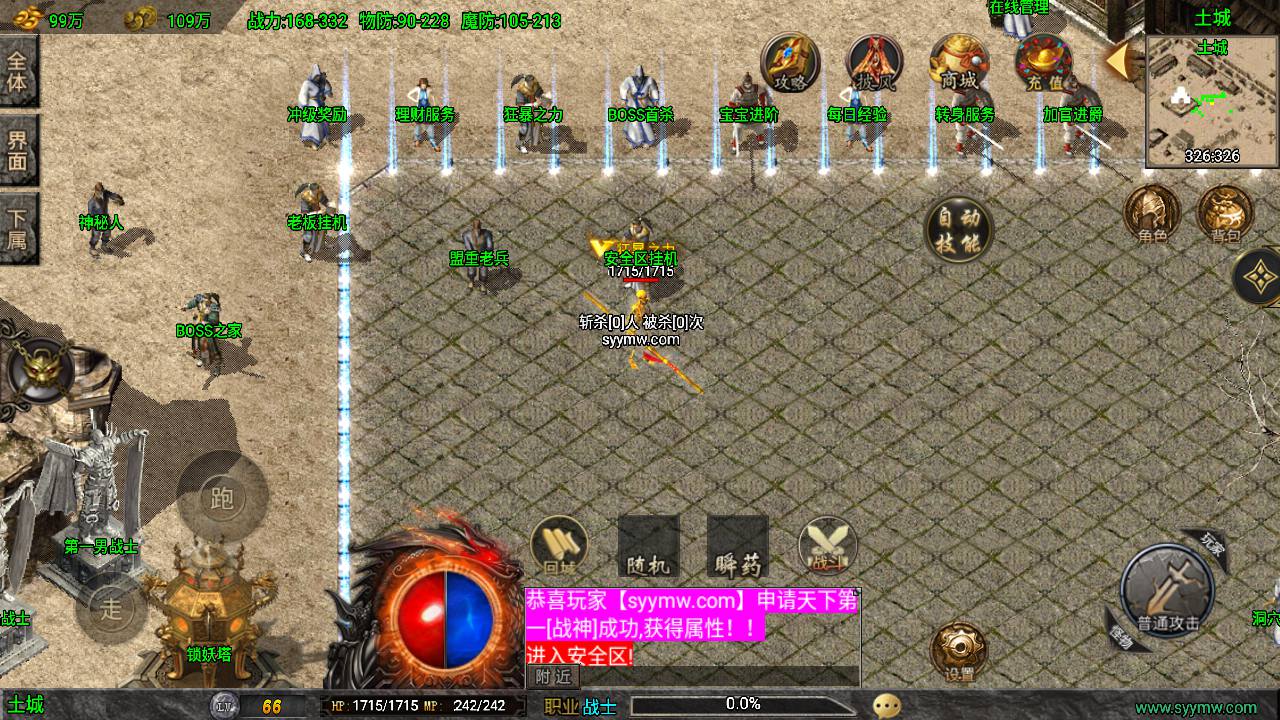Viewport: 1280px width, 720px height.
Task: Use the 回城 return-to-town scroll
Action: click(x=559, y=546)
